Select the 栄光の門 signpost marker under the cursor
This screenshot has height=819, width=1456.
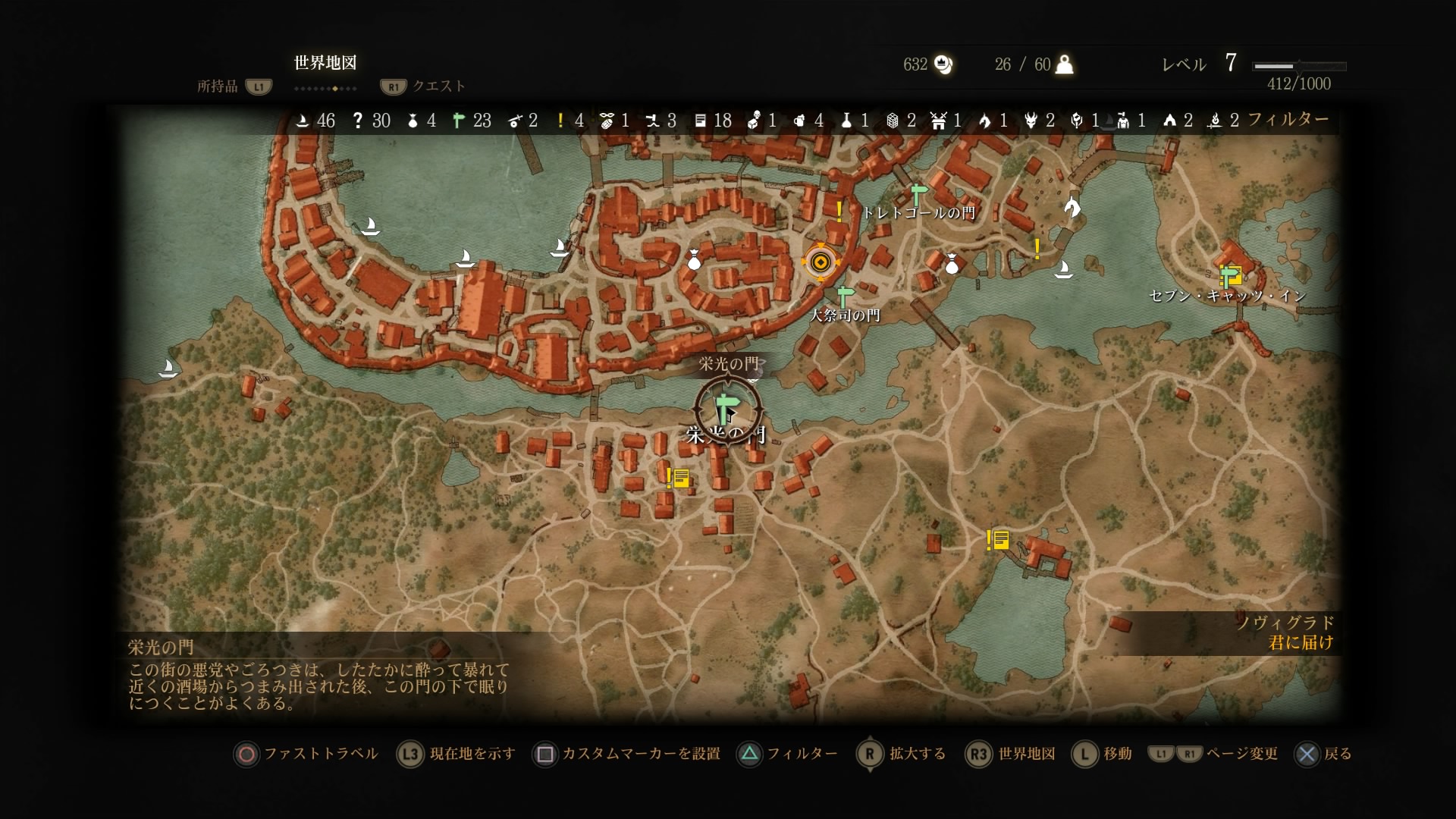coord(727,410)
